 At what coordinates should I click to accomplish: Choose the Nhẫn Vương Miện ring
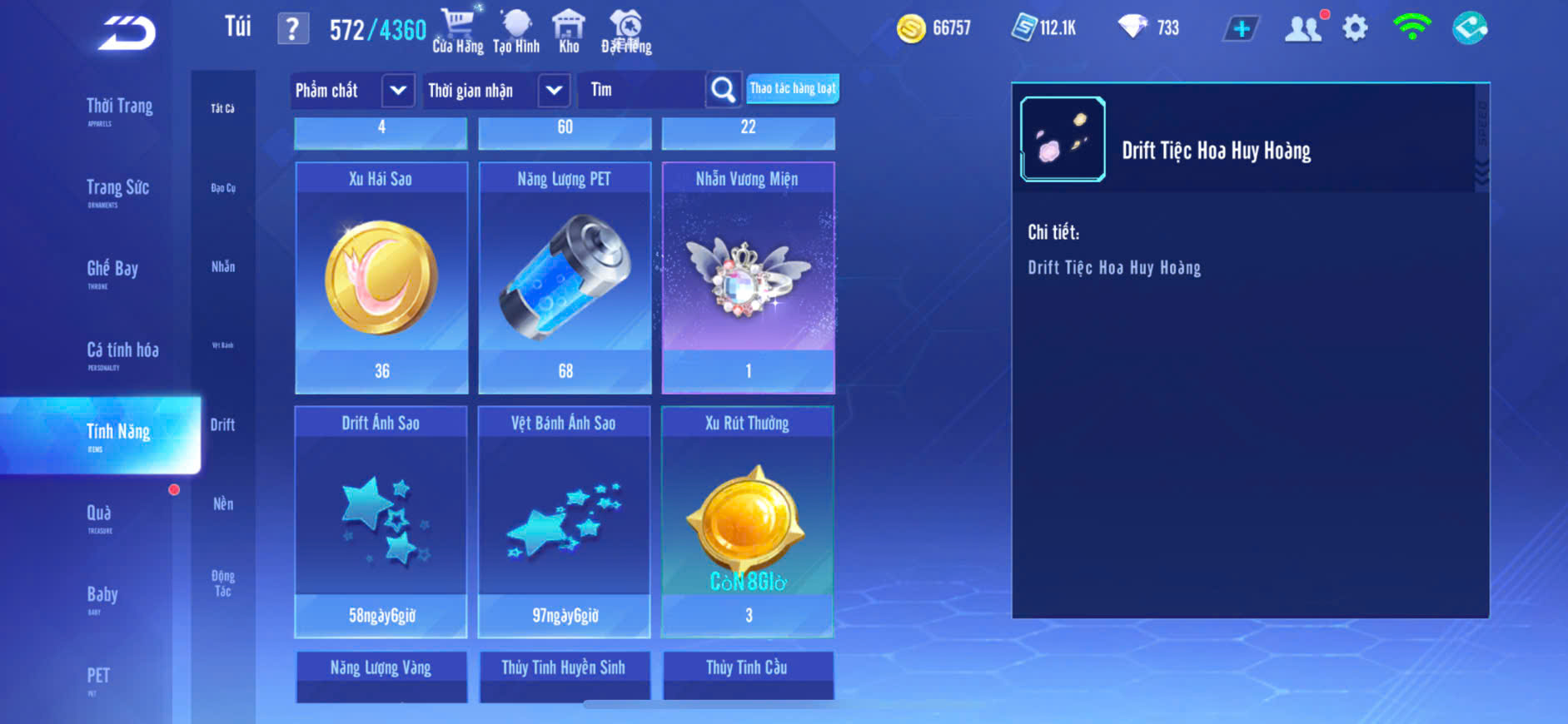coord(748,278)
